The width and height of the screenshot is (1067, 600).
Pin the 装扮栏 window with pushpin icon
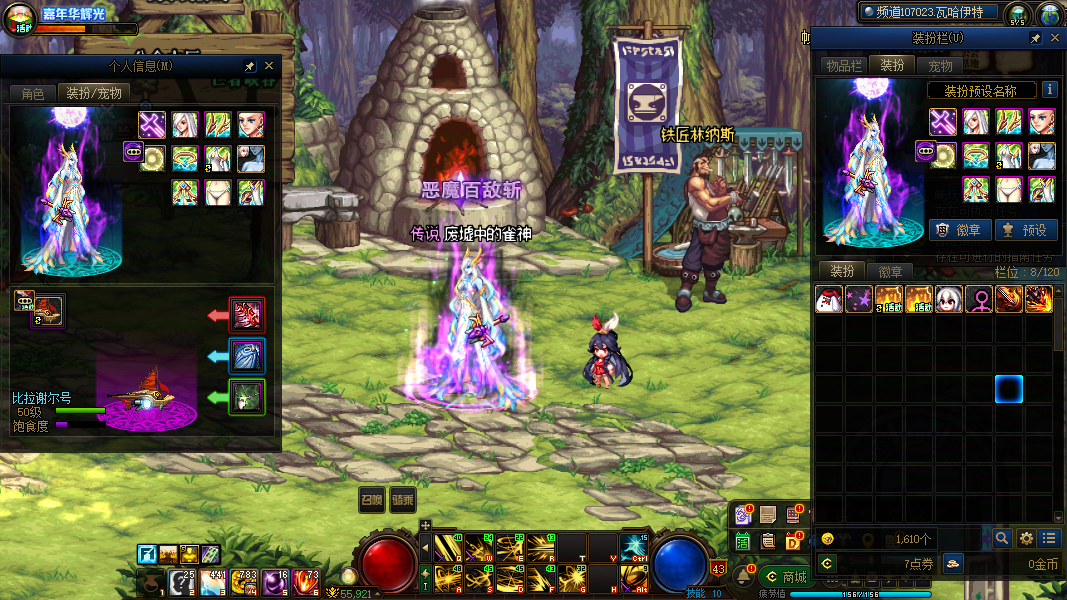(x=1036, y=38)
